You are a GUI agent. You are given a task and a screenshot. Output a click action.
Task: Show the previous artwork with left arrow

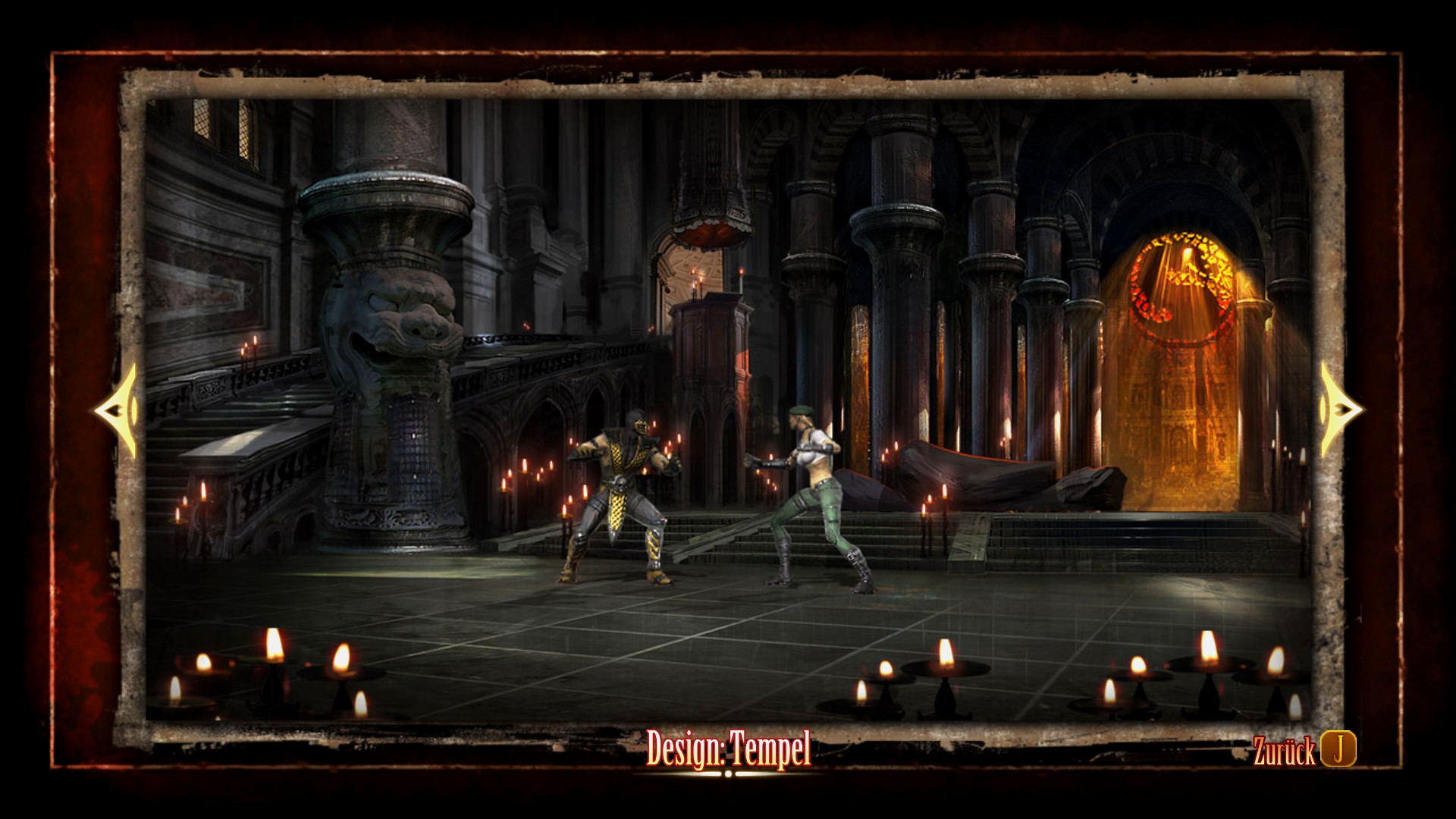118,410
